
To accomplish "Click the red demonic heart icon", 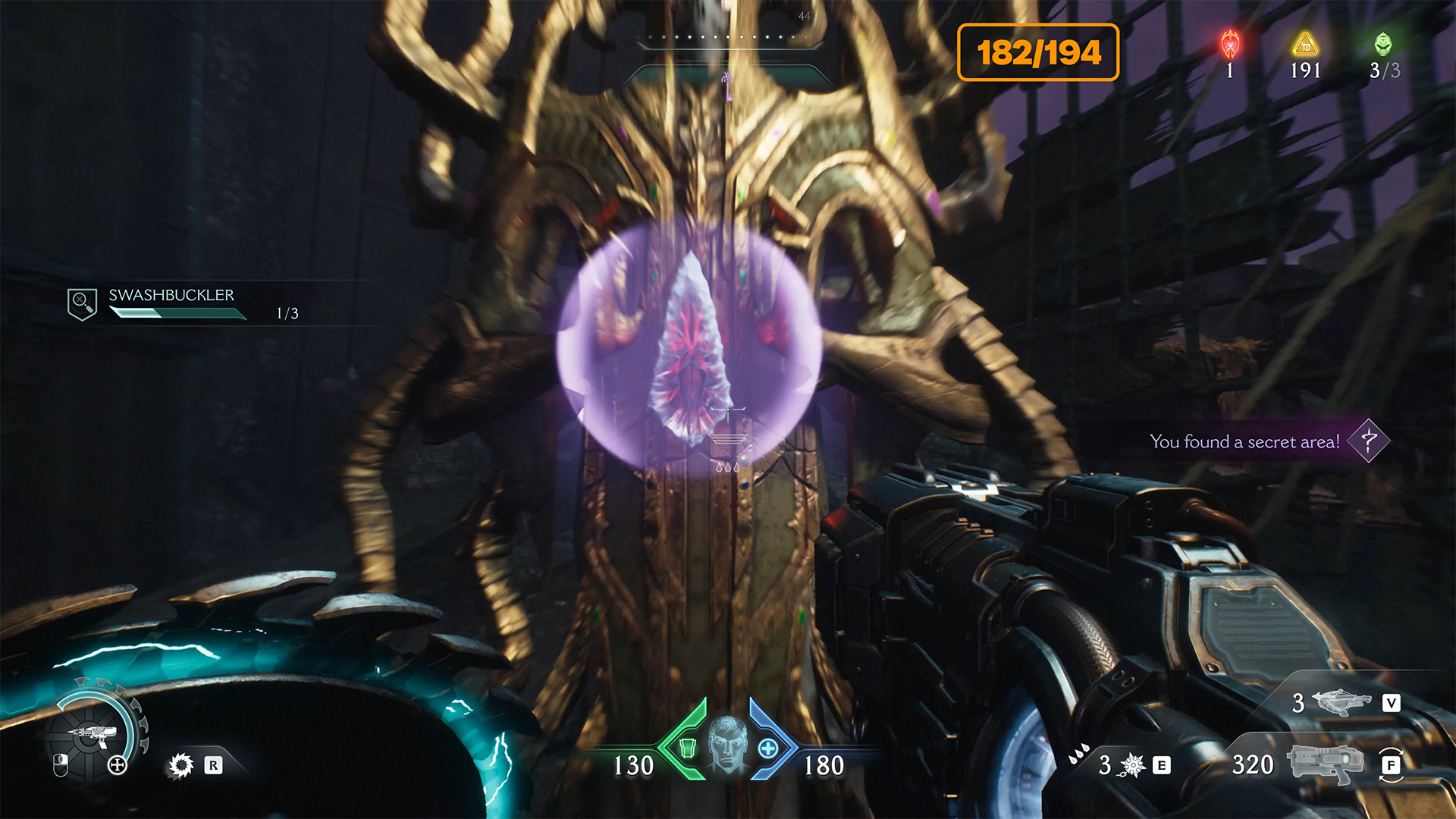I will click(x=1230, y=45).
